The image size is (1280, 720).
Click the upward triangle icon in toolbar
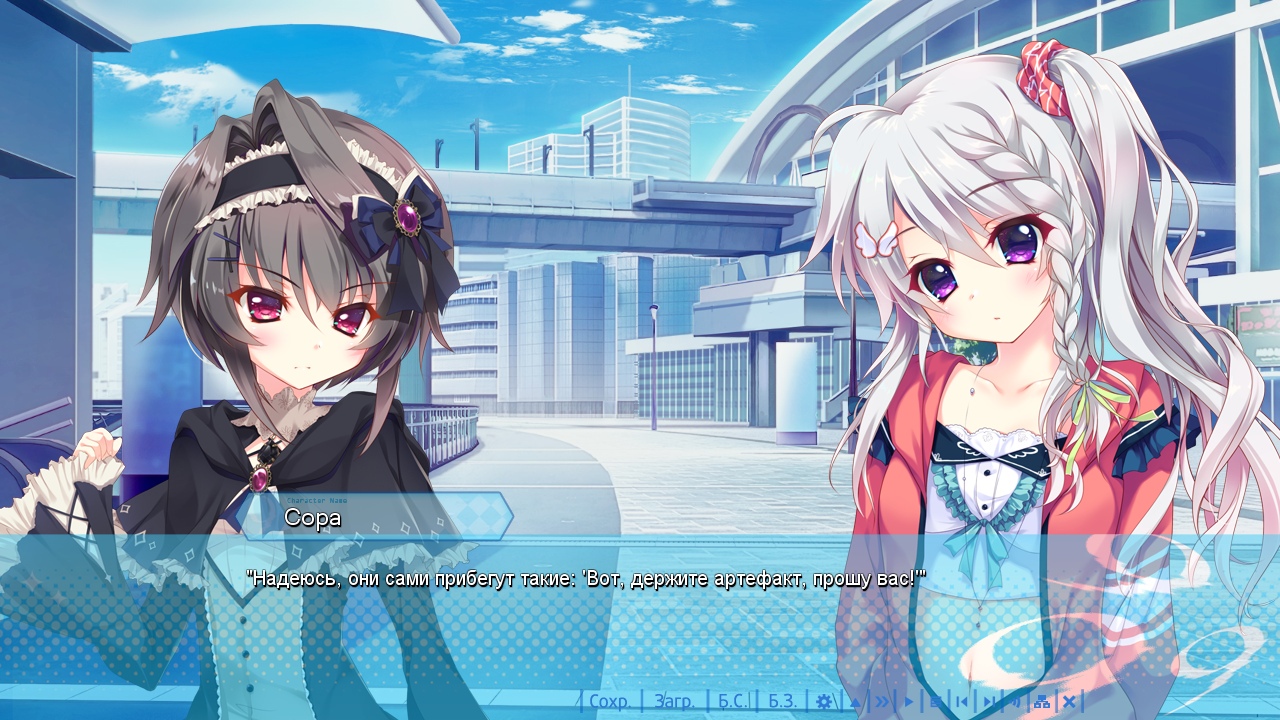855,701
